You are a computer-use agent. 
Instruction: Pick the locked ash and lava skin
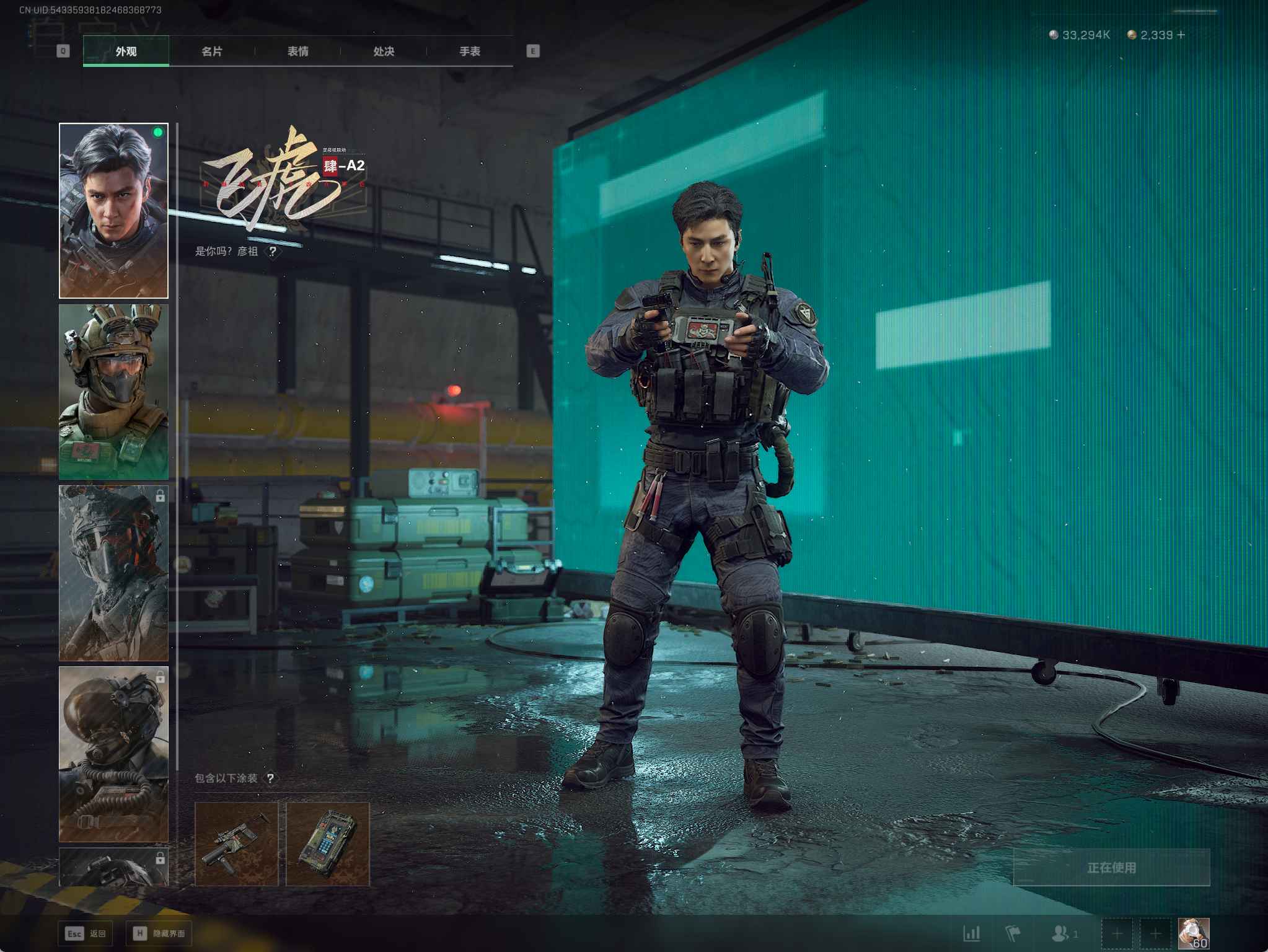point(113,573)
